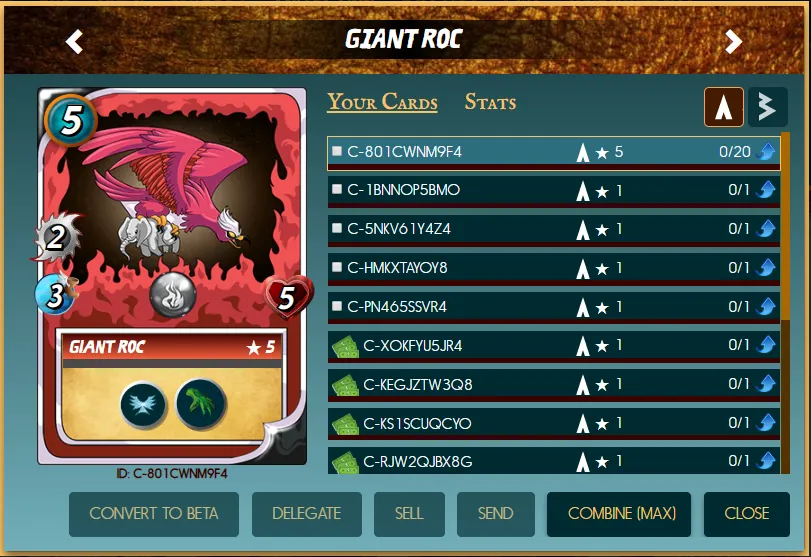Close the Giant Roc card window
811x557 pixels.
pos(747,514)
